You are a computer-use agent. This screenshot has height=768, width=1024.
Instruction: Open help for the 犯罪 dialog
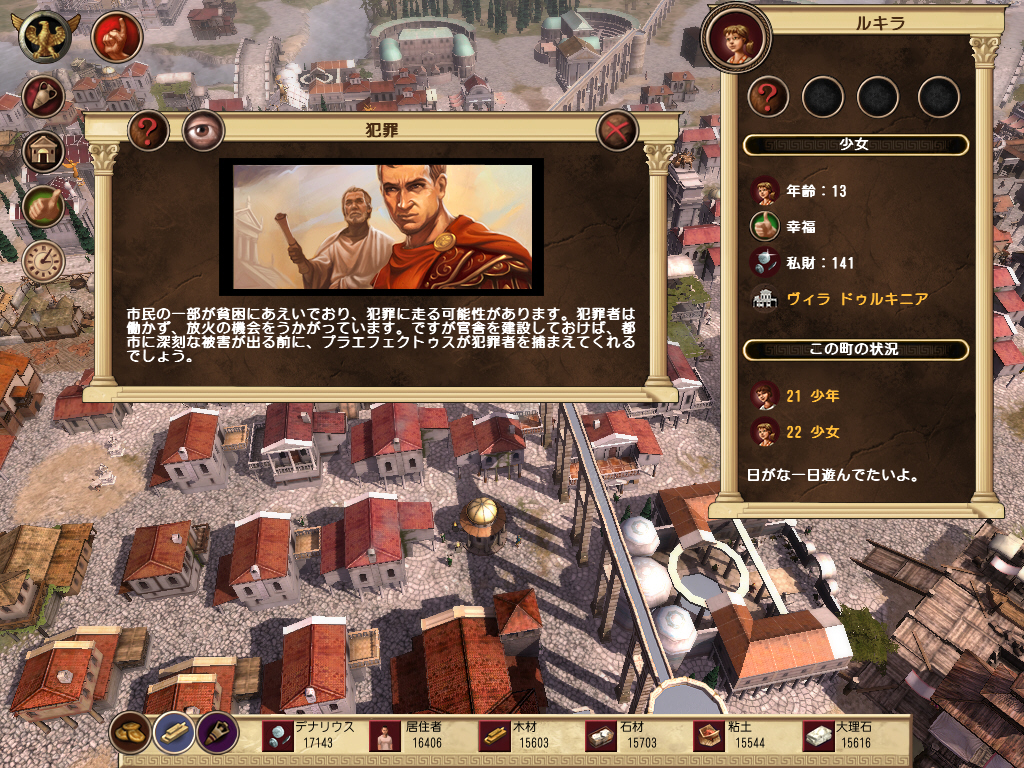click(x=148, y=130)
